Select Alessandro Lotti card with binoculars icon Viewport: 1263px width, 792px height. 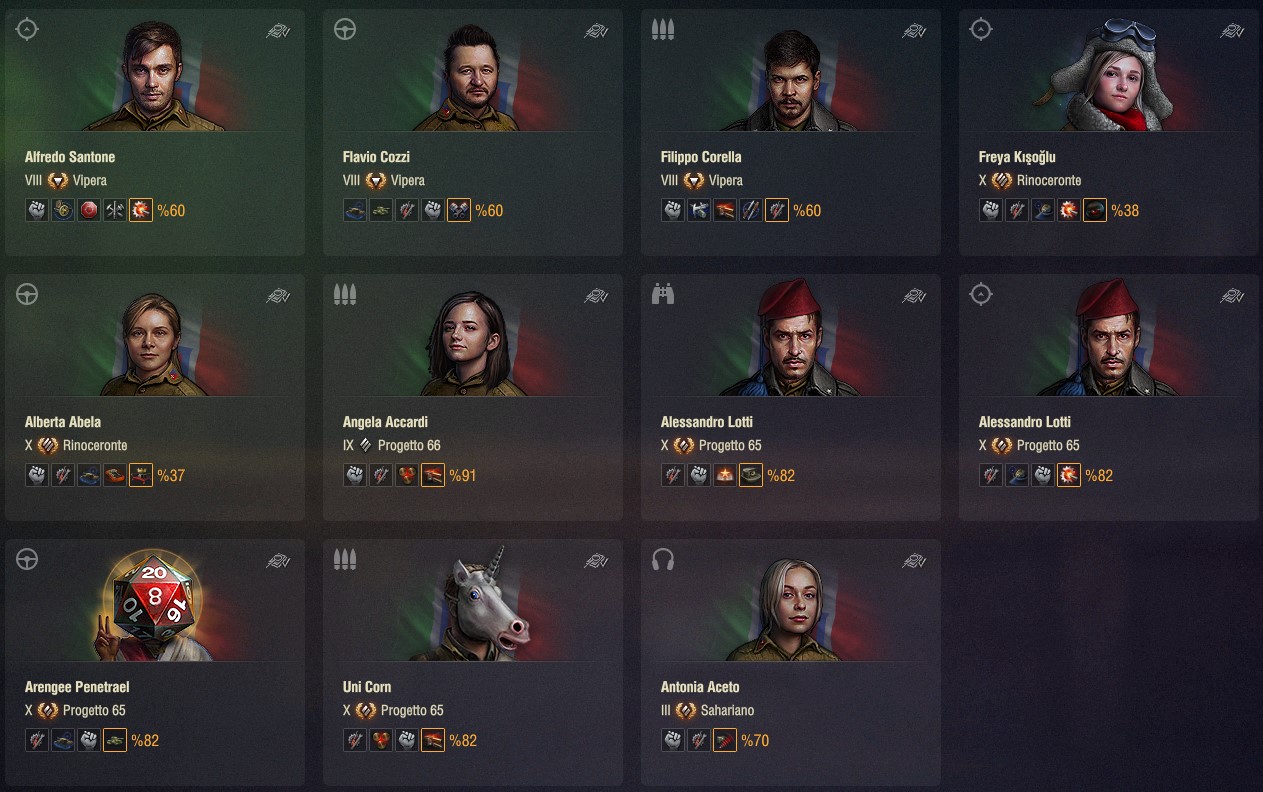coord(791,398)
